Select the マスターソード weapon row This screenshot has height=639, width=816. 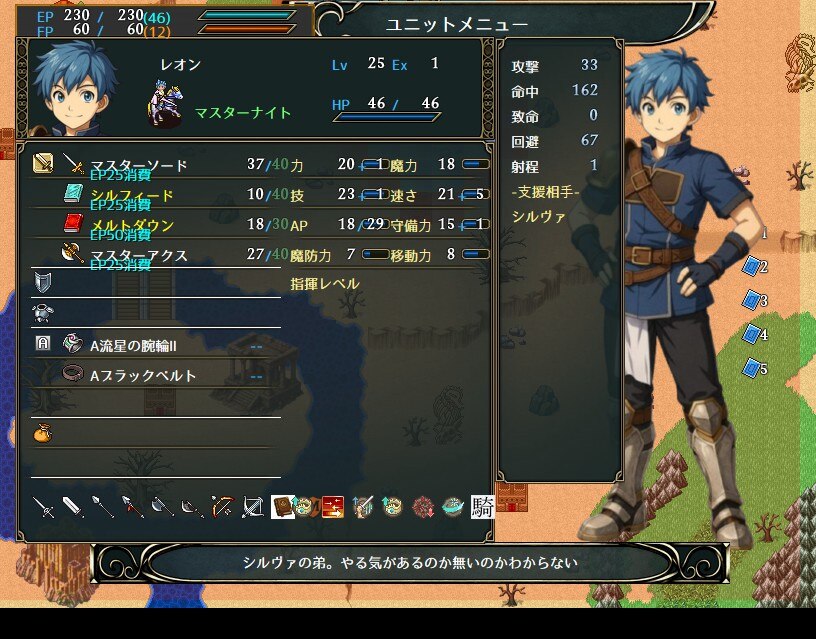tap(138, 165)
